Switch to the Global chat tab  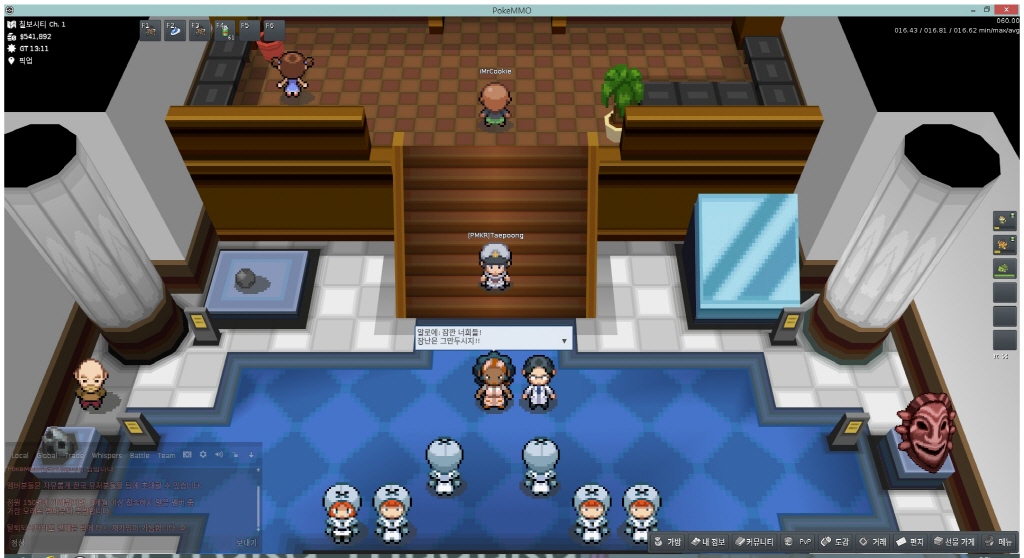(47, 456)
